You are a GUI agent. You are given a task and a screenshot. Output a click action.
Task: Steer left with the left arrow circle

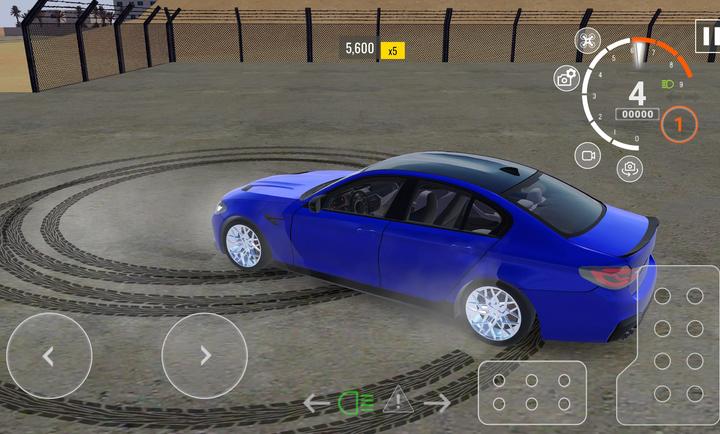tap(49, 355)
